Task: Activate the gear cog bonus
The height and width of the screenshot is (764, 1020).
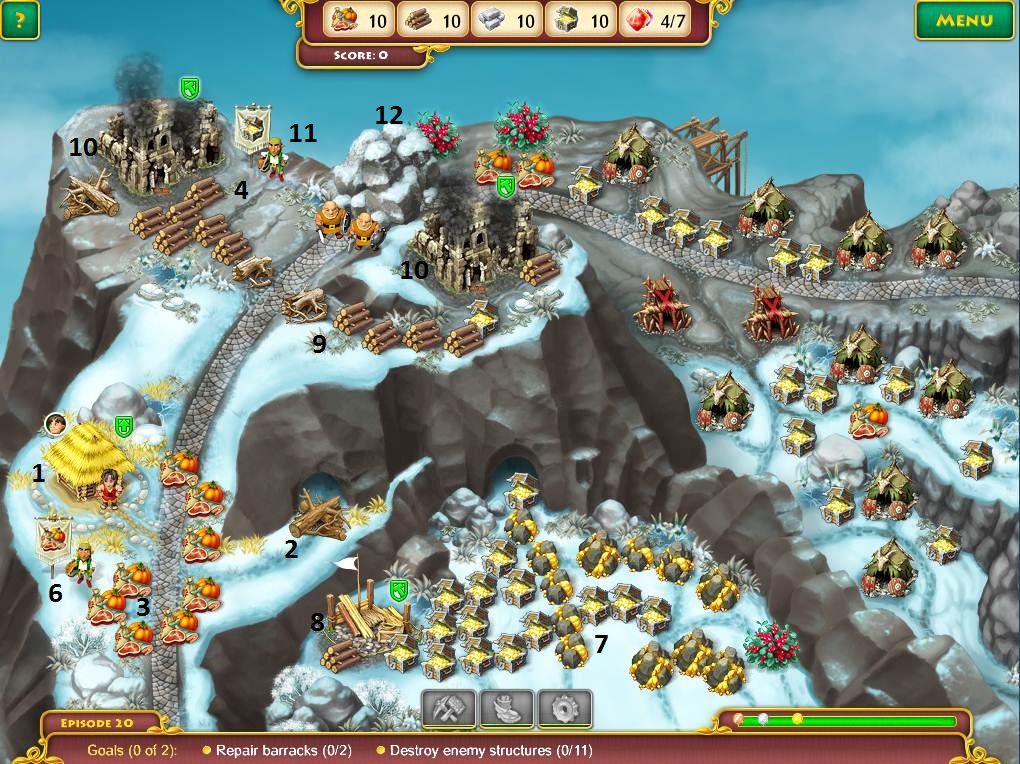Action: coord(565,709)
